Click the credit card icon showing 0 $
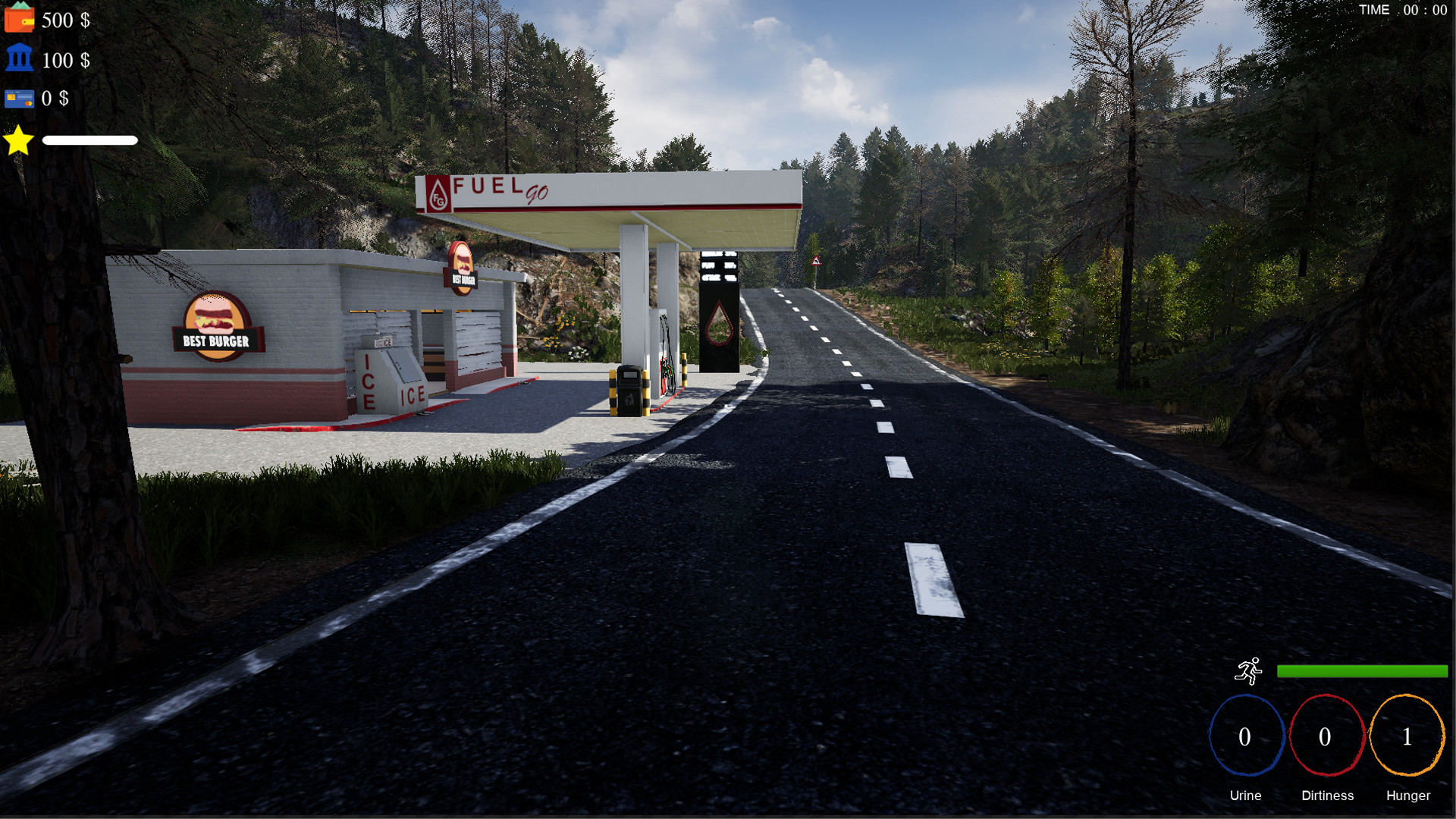 pyautogui.click(x=20, y=98)
